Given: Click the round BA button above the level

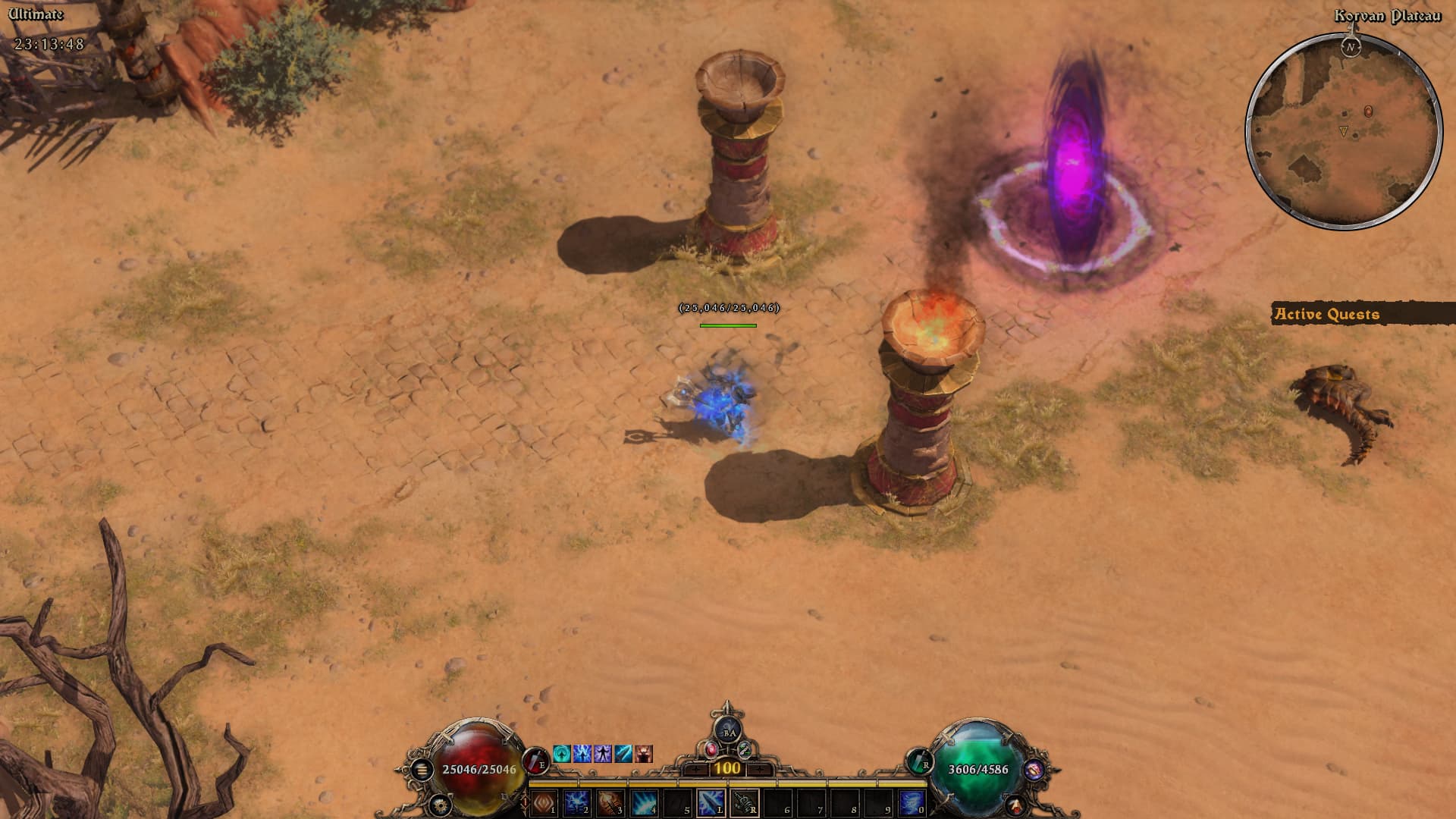Looking at the screenshot, I should (x=728, y=731).
